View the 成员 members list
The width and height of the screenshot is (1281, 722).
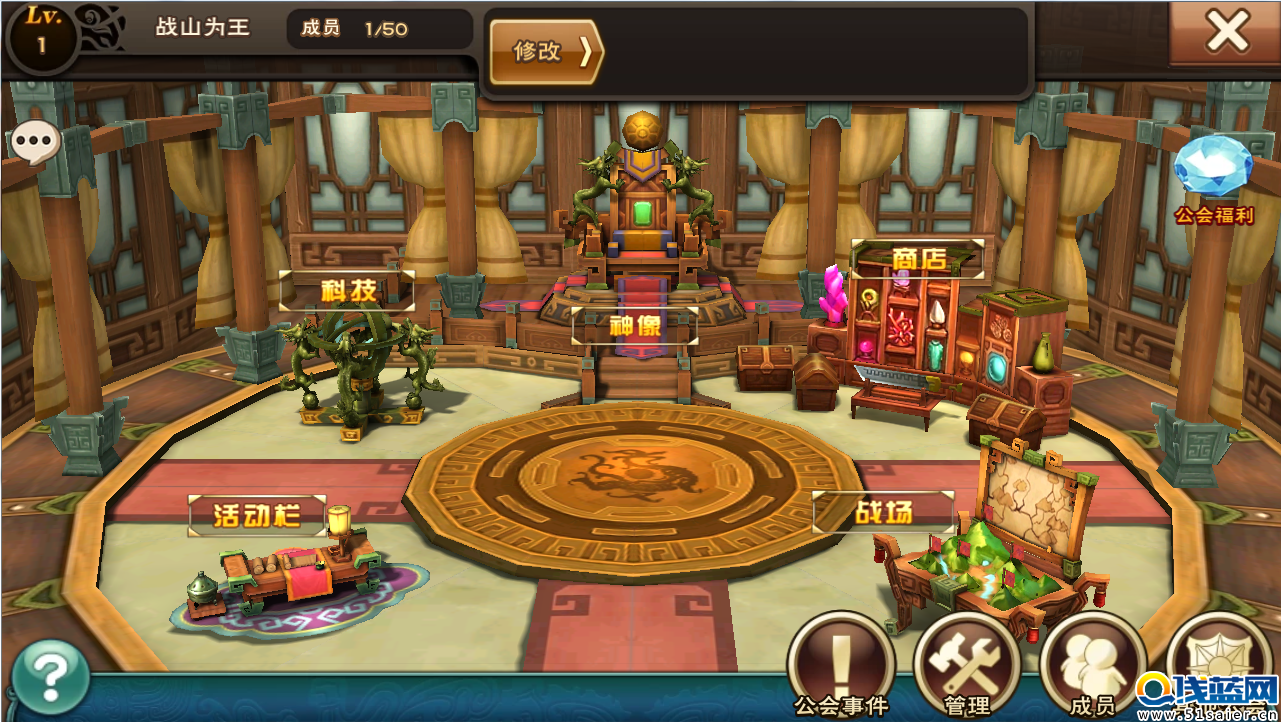1092,665
